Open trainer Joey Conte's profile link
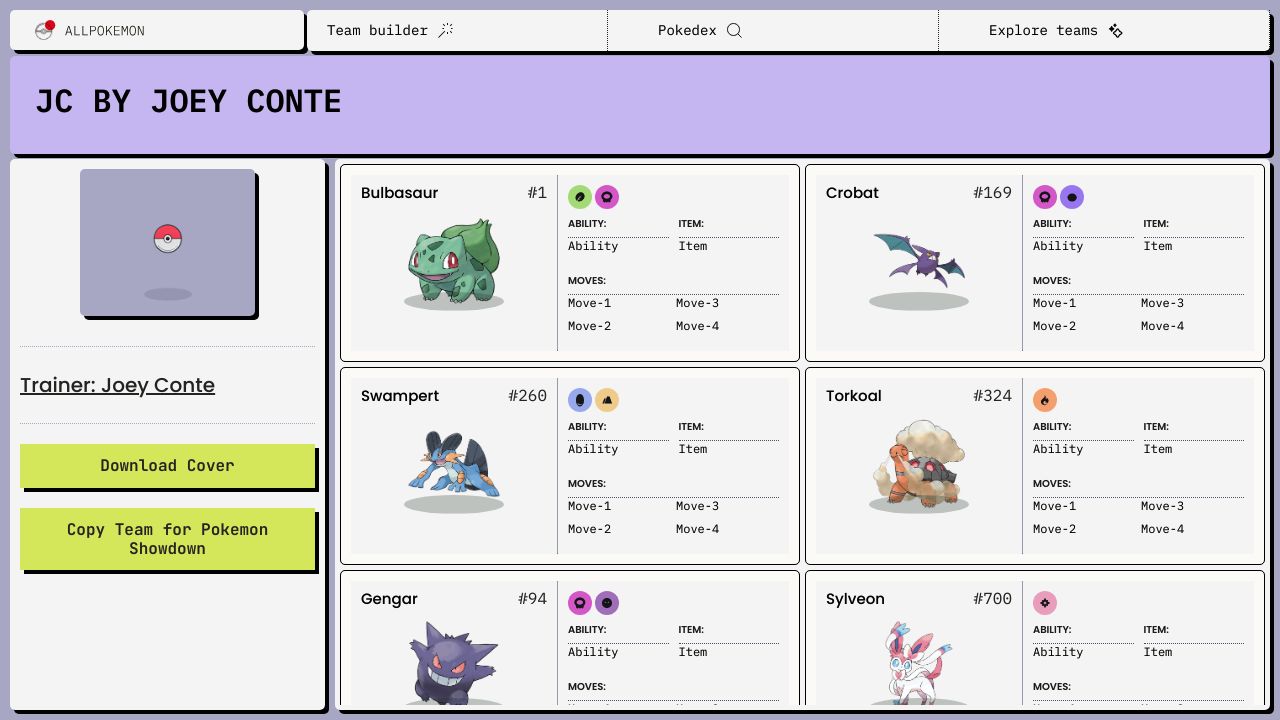This screenshot has width=1280, height=720. pyautogui.click(x=117, y=385)
